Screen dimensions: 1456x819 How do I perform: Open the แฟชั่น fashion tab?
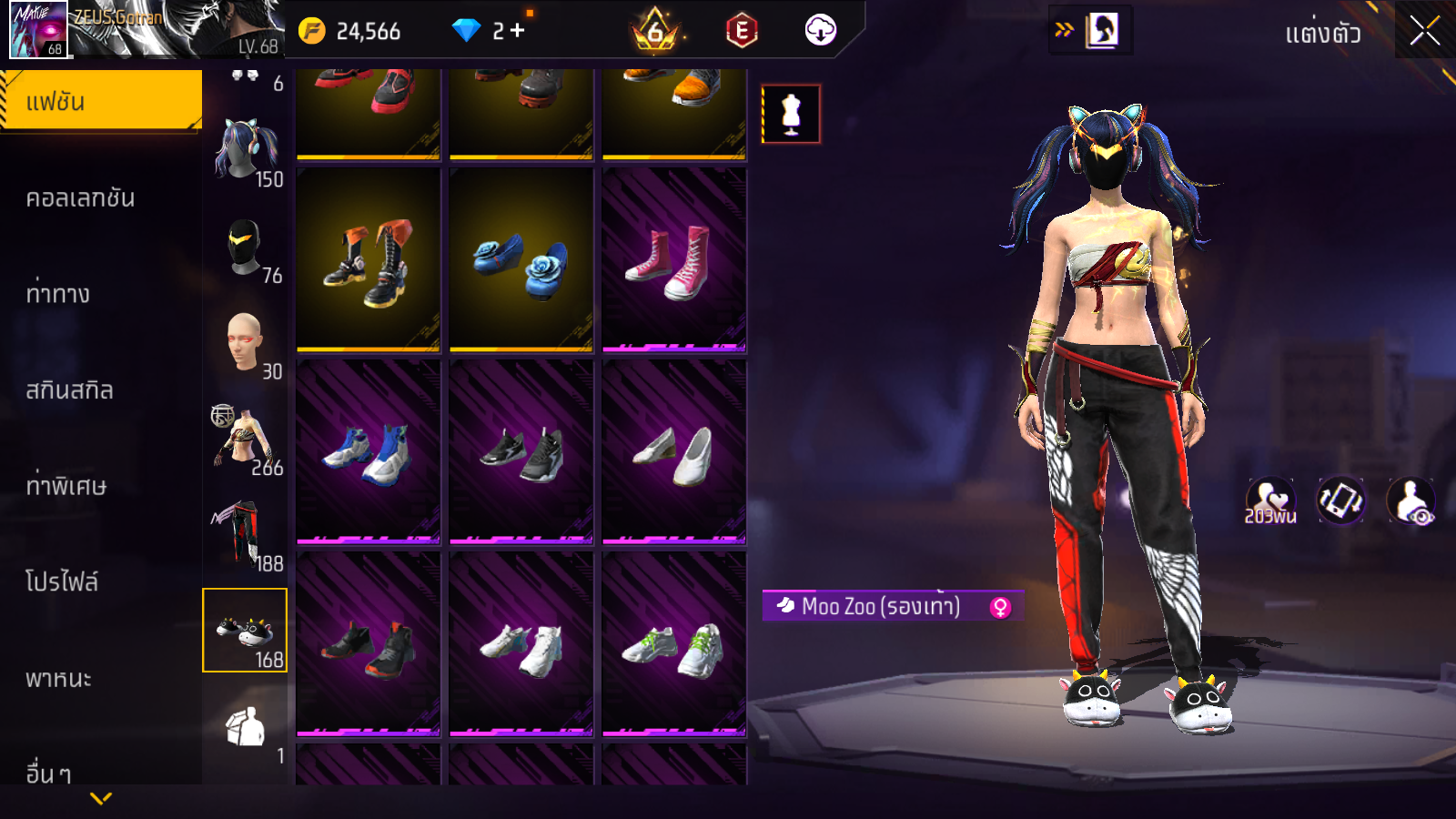pyautogui.click(x=101, y=101)
